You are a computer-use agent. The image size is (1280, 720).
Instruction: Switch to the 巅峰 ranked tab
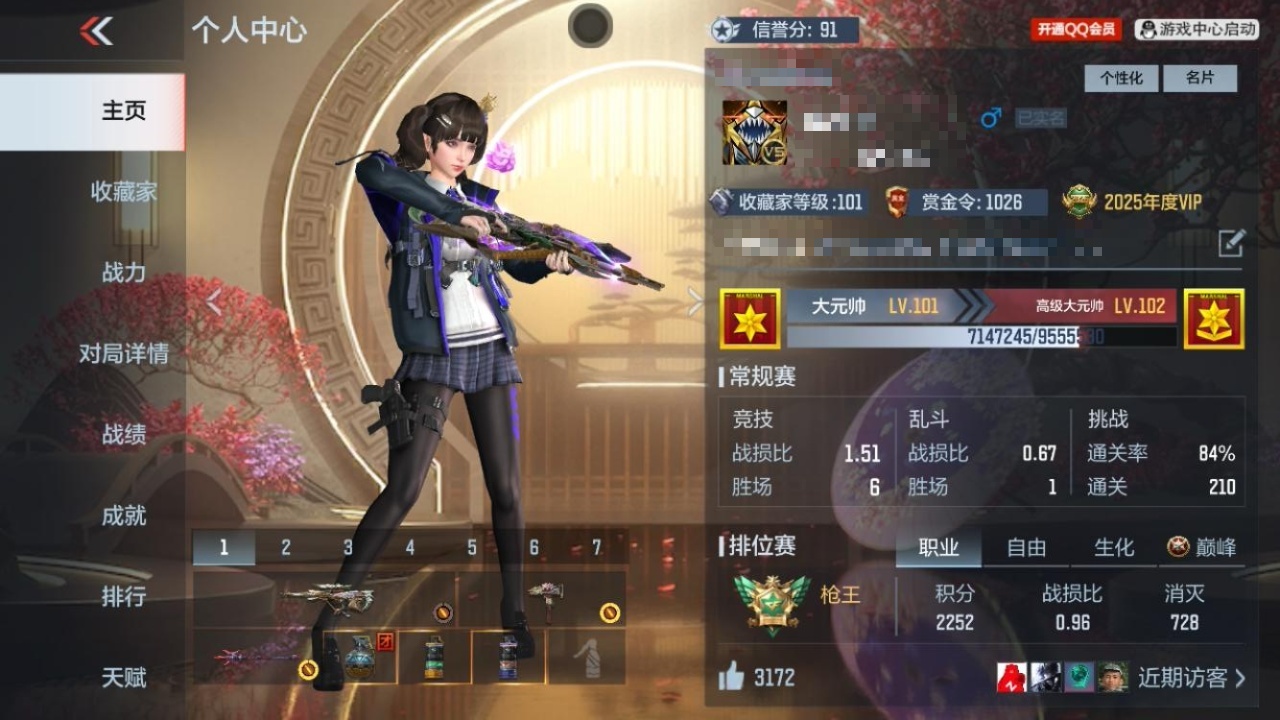[x=1202, y=547]
